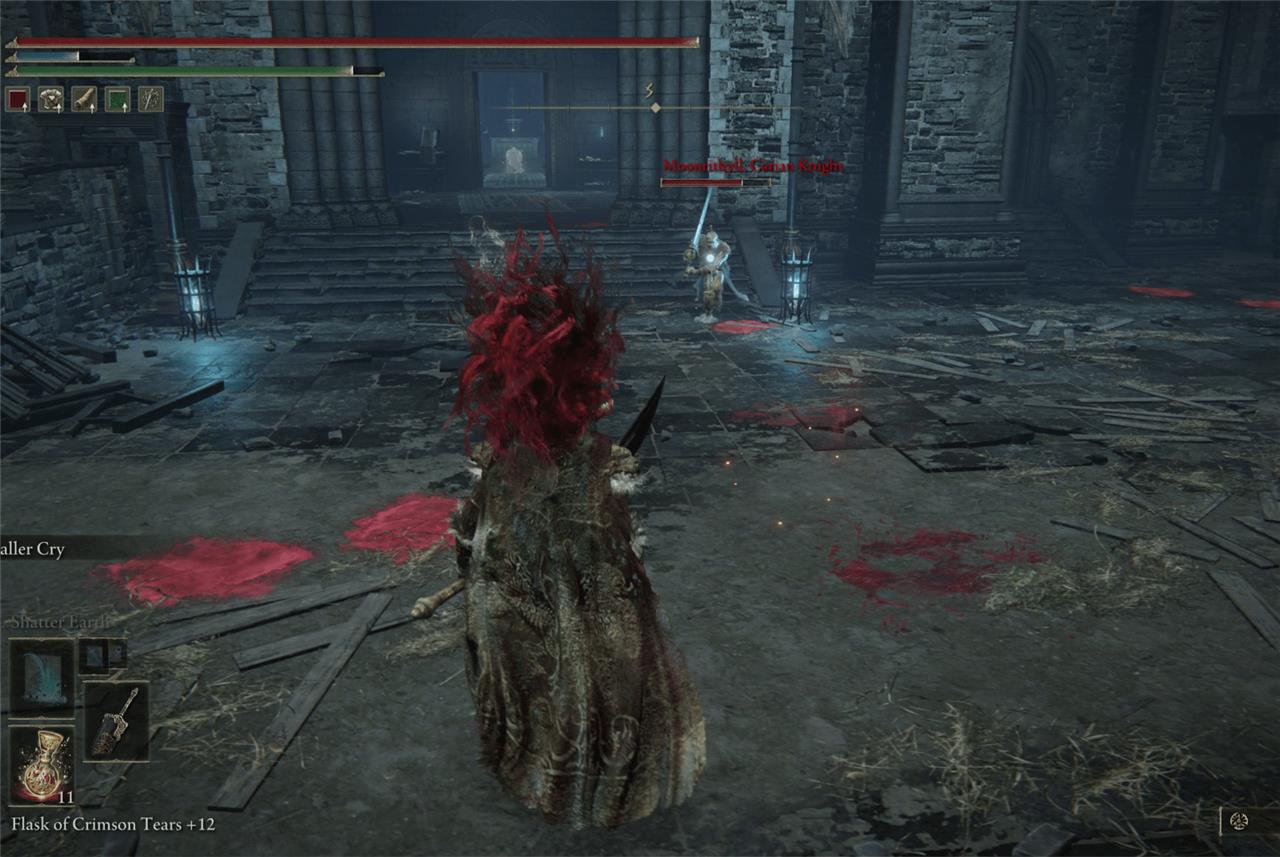Select the Shatter Earth spell slot
Screen dimensions: 1280x857
tap(41, 677)
